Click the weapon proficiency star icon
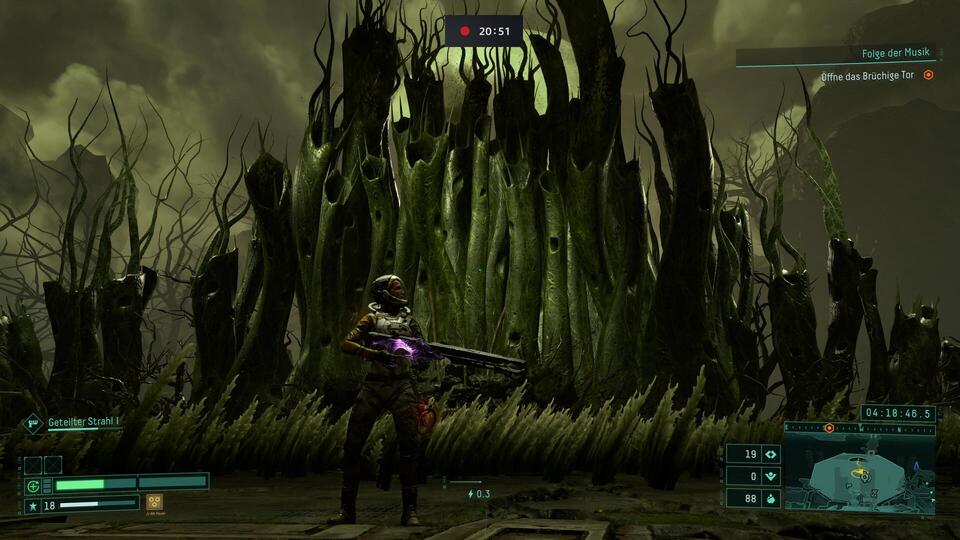The height and width of the screenshot is (540, 960). 33,505
